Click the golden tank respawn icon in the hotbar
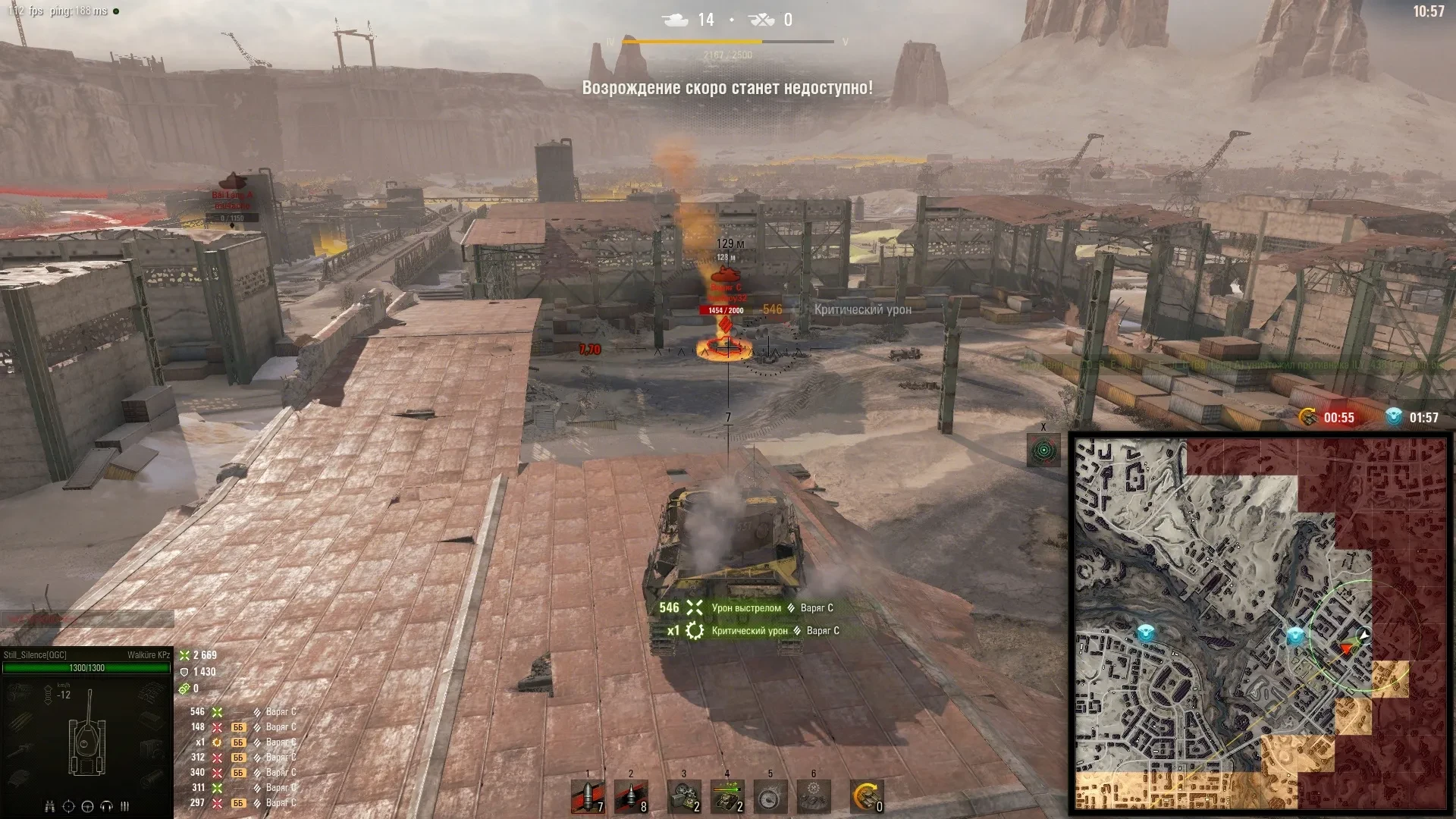The width and height of the screenshot is (1456, 819). [866, 797]
